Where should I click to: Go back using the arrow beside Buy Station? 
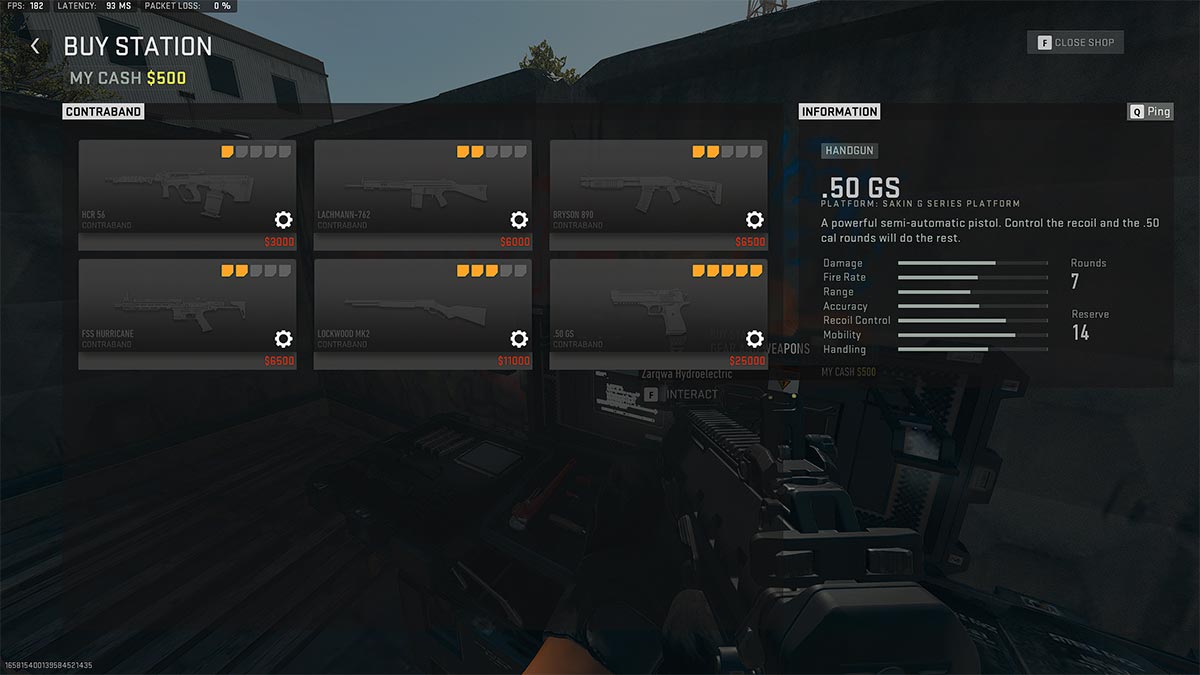[x=36, y=47]
